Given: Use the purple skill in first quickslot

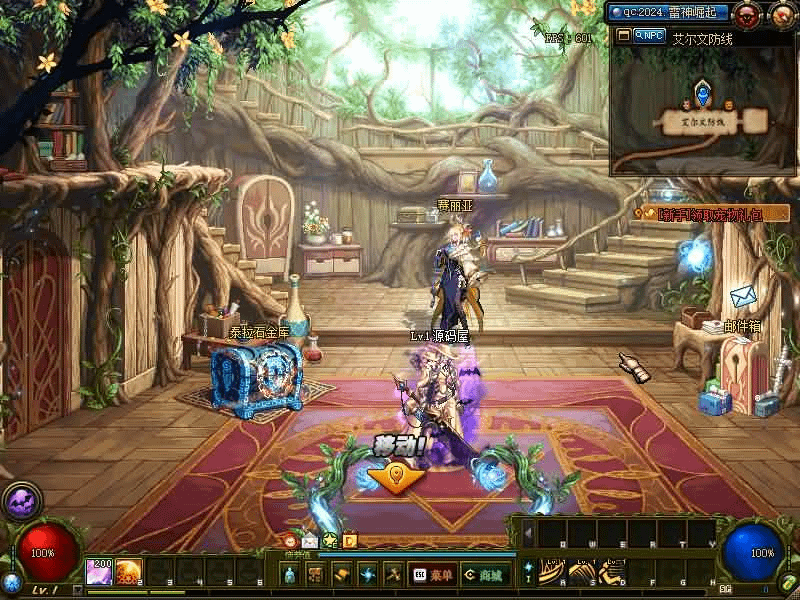Looking at the screenshot, I should 98,571.
